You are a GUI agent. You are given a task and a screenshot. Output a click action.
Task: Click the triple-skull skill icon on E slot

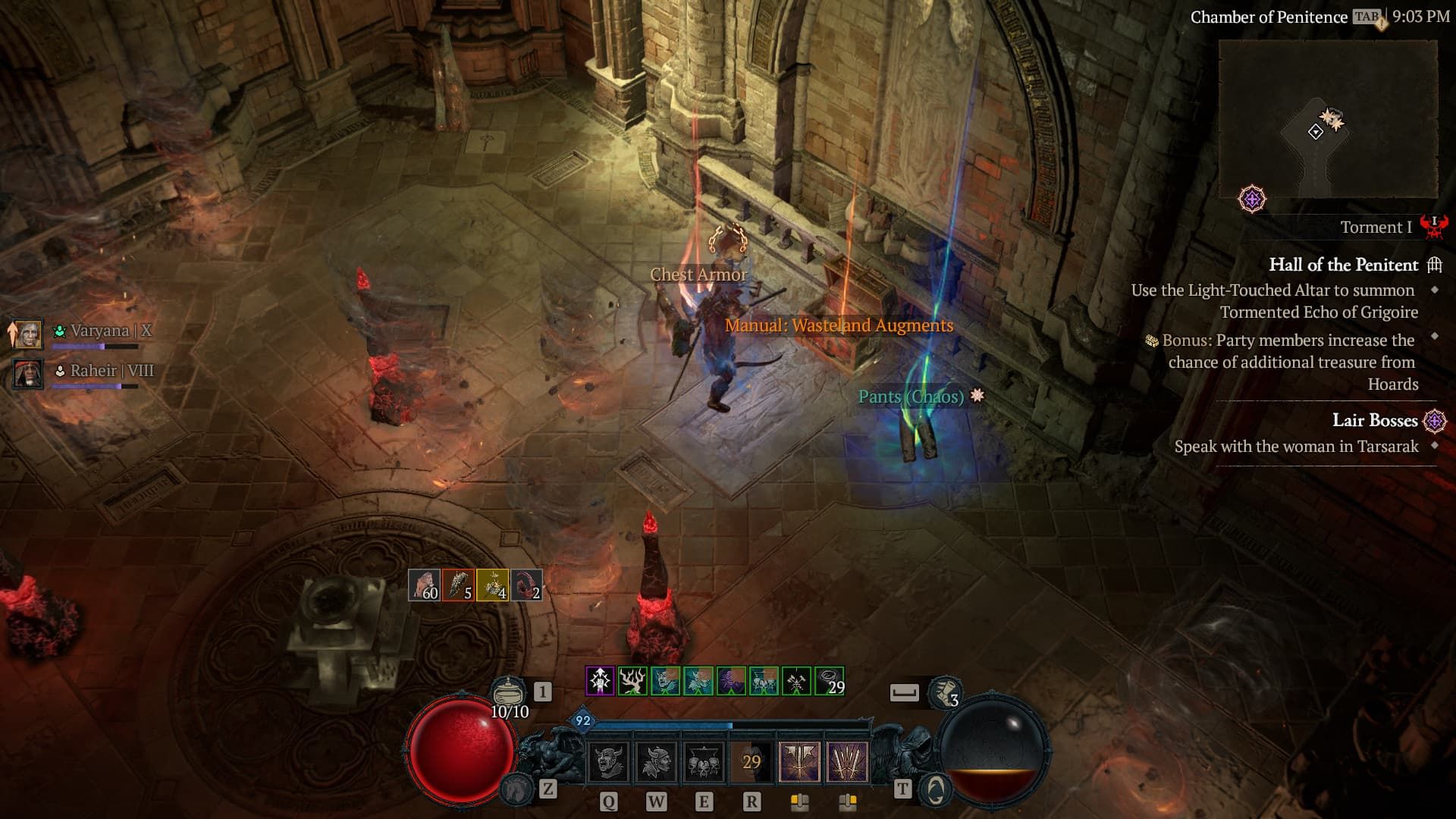[704, 763]
